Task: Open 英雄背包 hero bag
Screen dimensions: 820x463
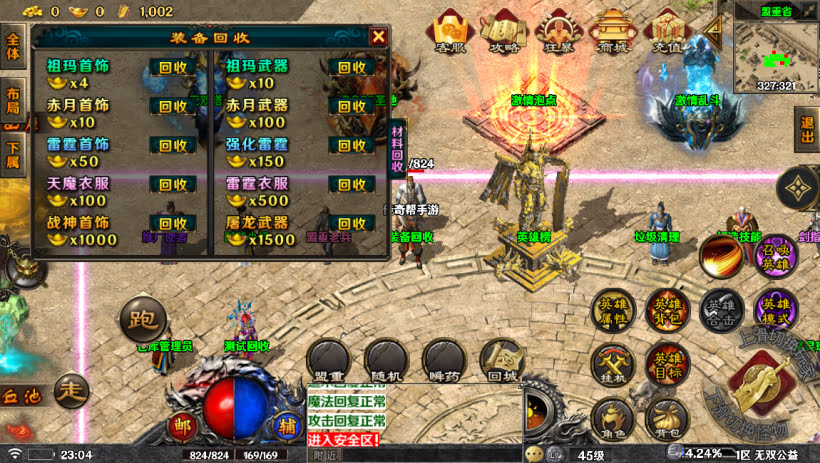Action: 665,311
